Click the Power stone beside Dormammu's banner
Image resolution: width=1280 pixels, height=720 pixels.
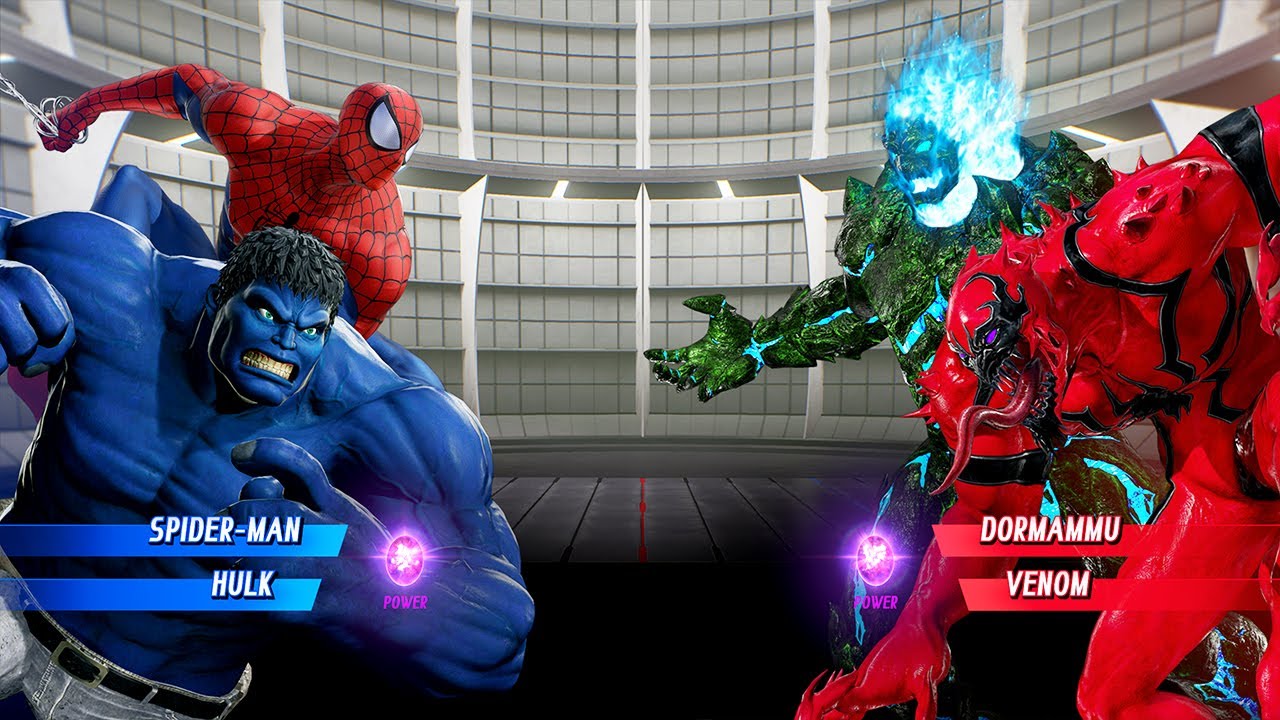click(x=875, y=558)
